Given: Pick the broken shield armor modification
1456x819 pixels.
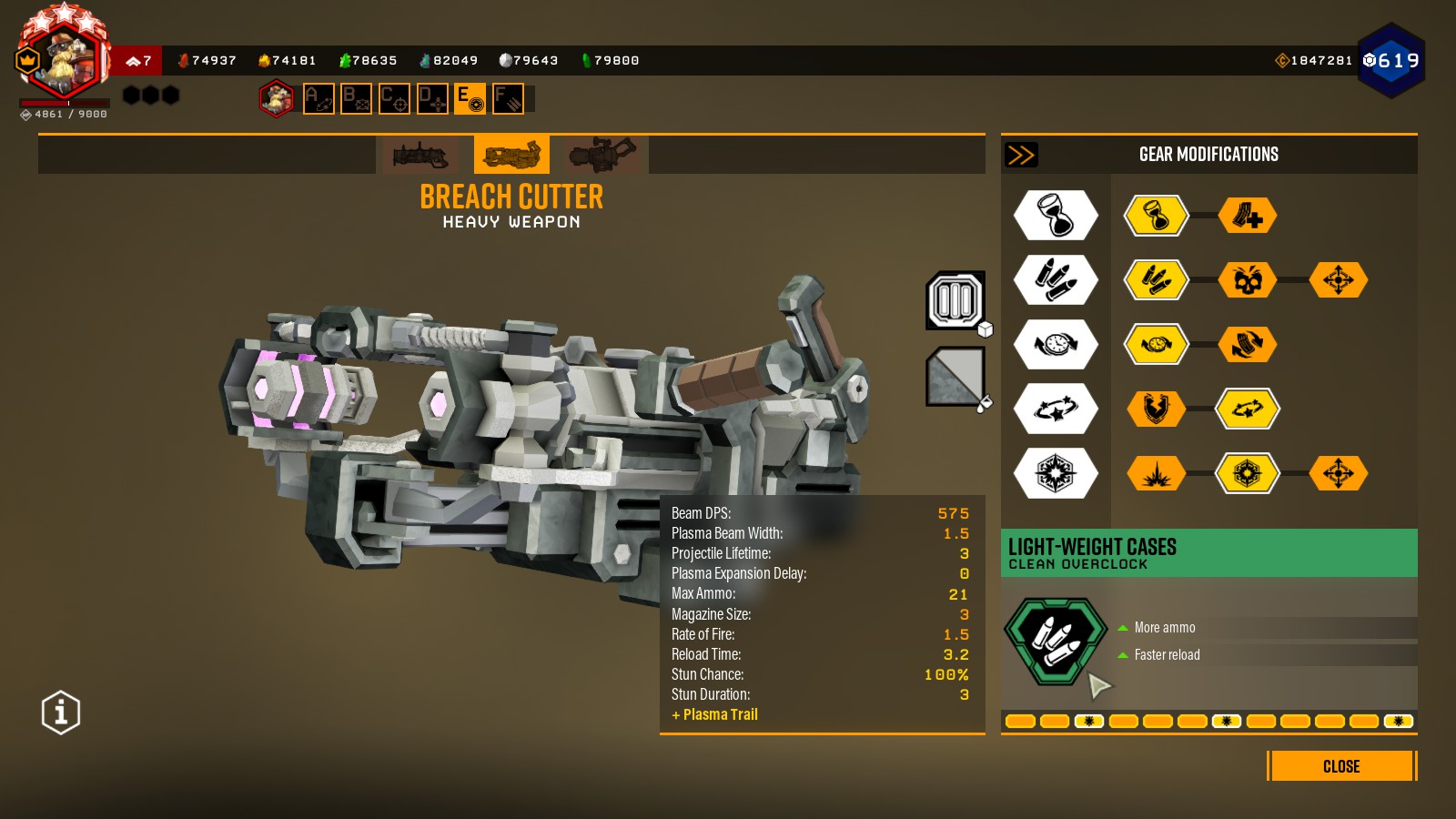Looking at the screenshot, I should (x=1157, y=409).
